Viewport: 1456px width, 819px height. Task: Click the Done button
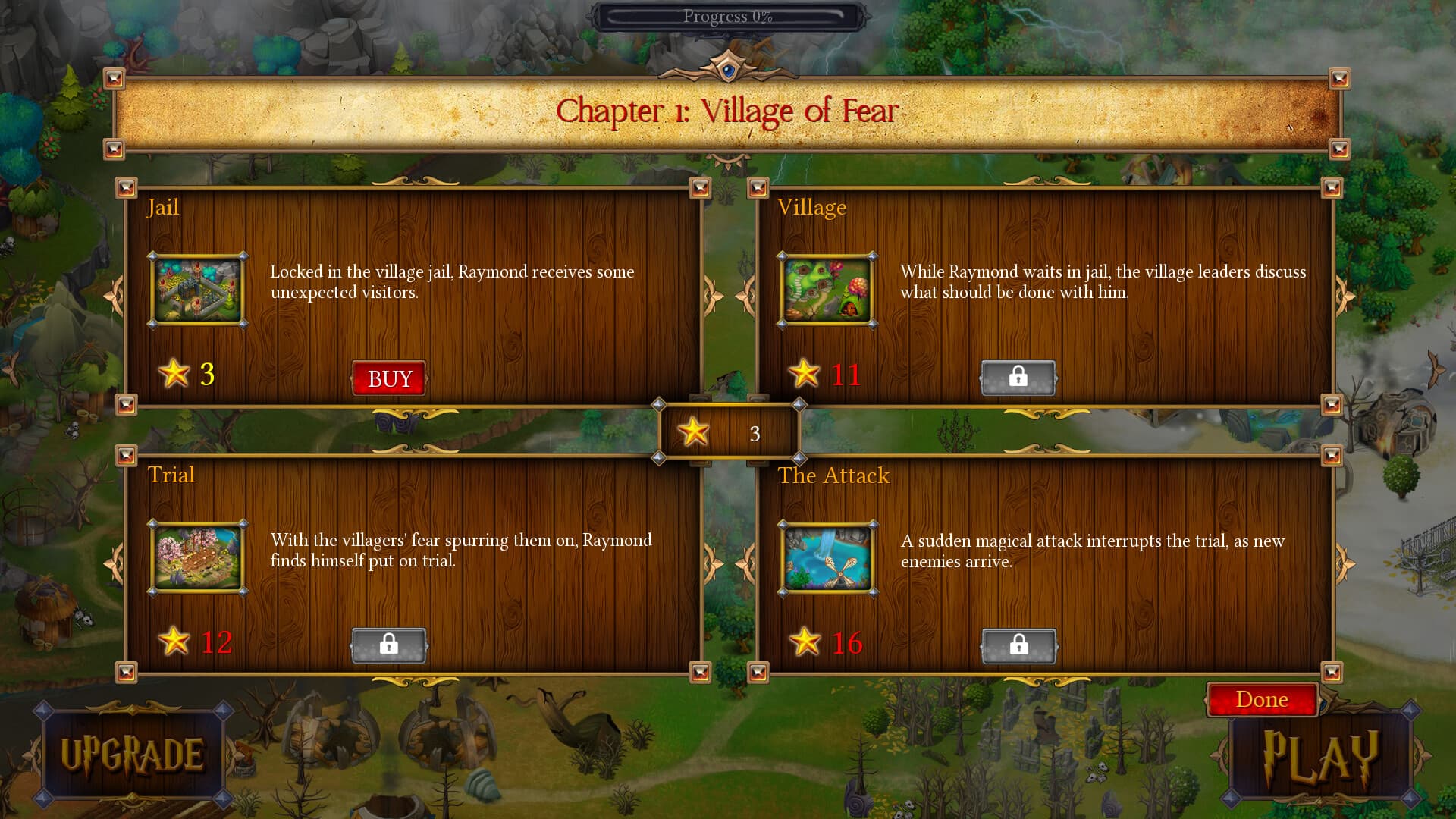click(1262, 699)
